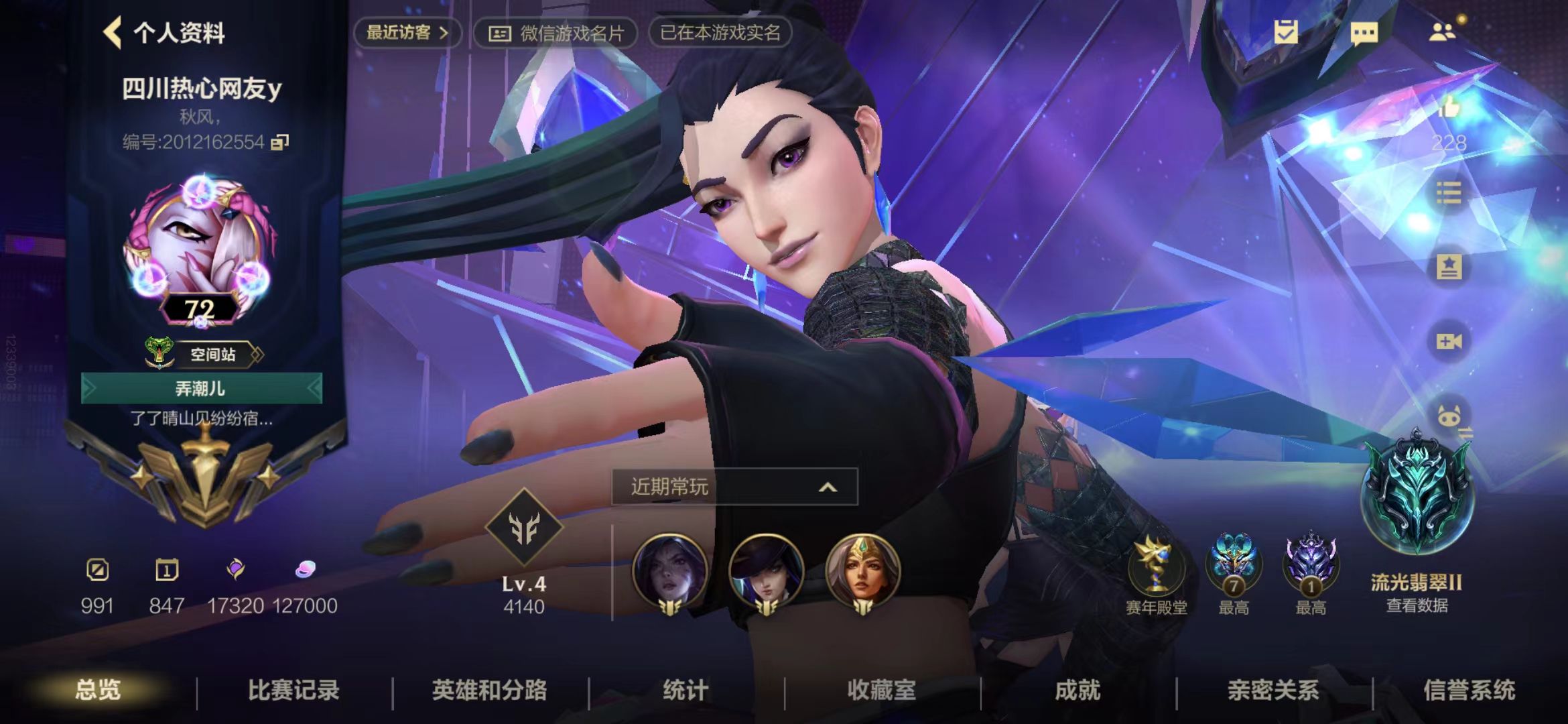Give a thumbs-up like
This screenshot has height=724, width=1568.
(x=1449, y=107)
